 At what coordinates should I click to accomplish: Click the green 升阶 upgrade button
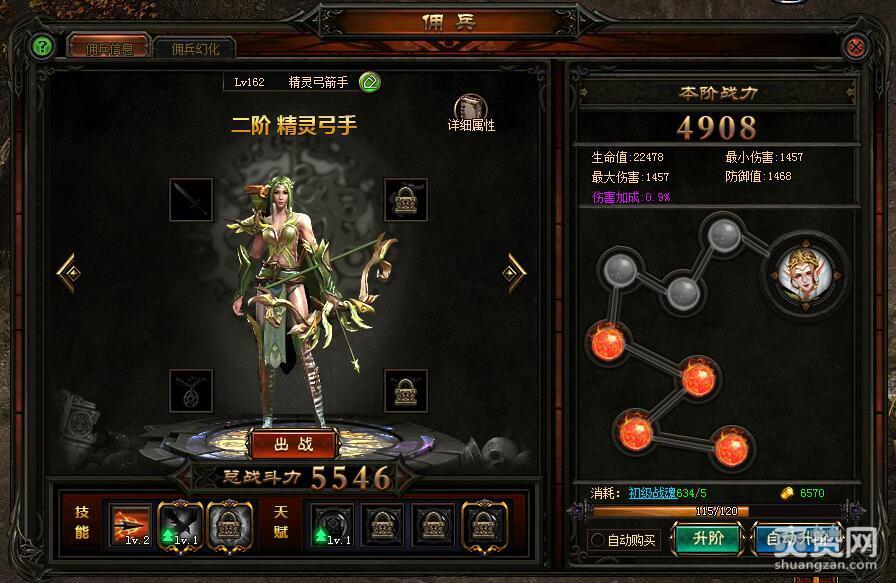[708, 538]
